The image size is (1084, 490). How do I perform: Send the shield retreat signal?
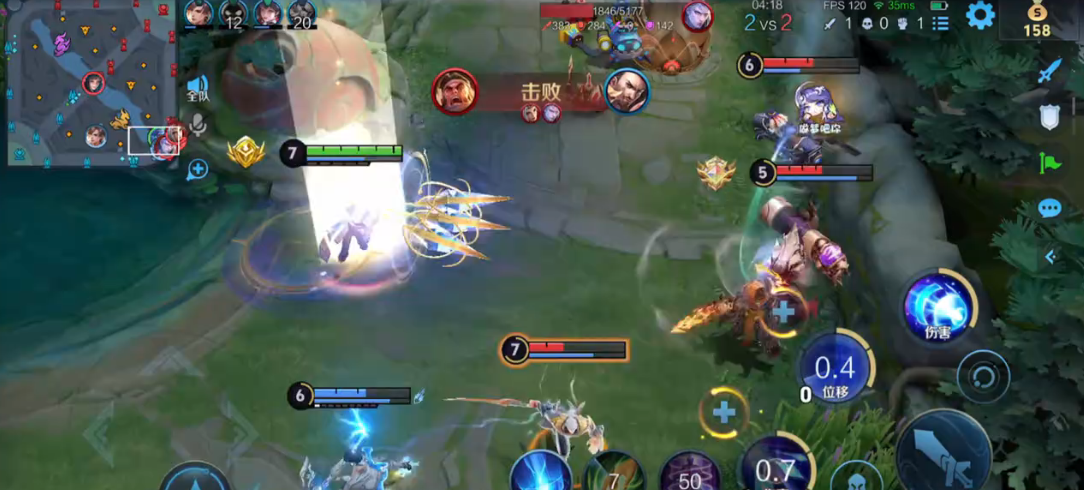(1049, 117)
